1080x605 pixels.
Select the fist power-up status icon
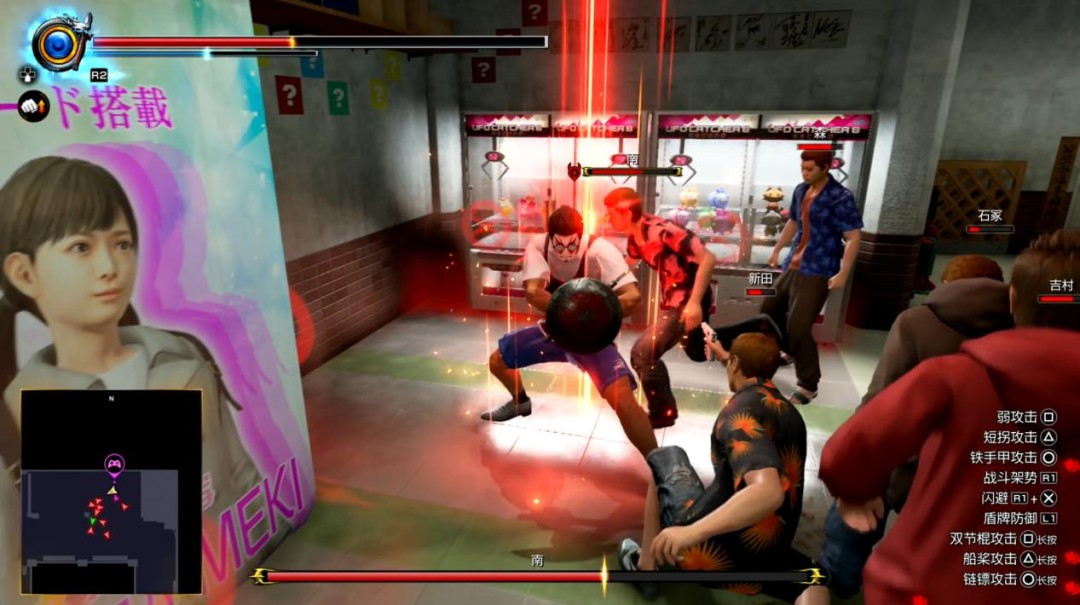(33, 105)
